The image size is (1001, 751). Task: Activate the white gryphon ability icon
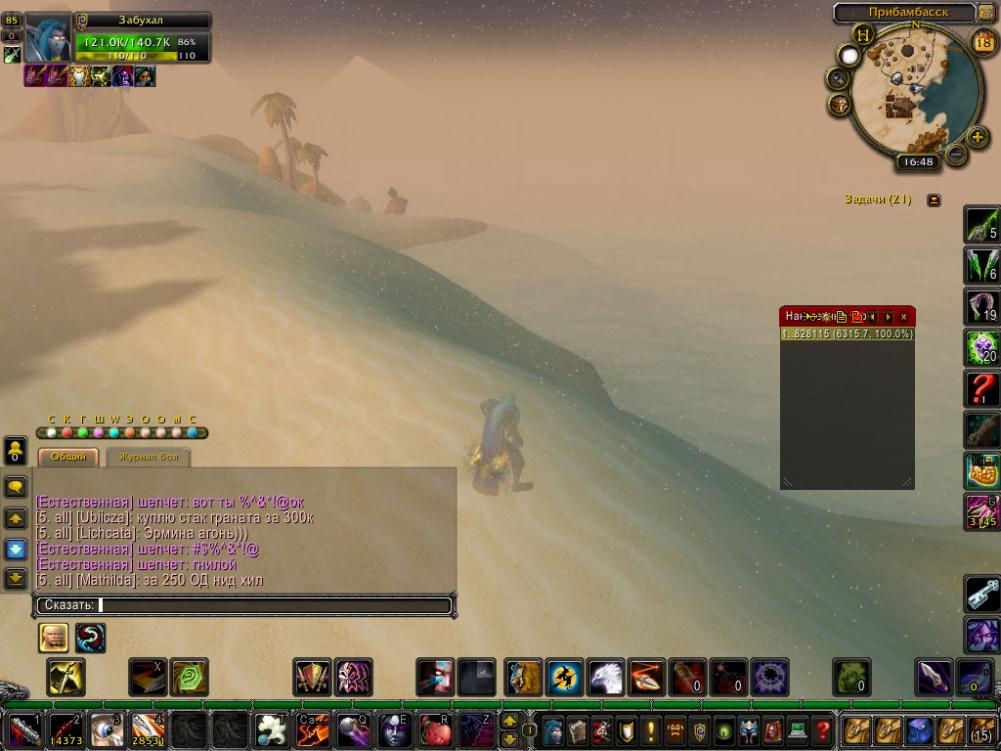(606, 677)
